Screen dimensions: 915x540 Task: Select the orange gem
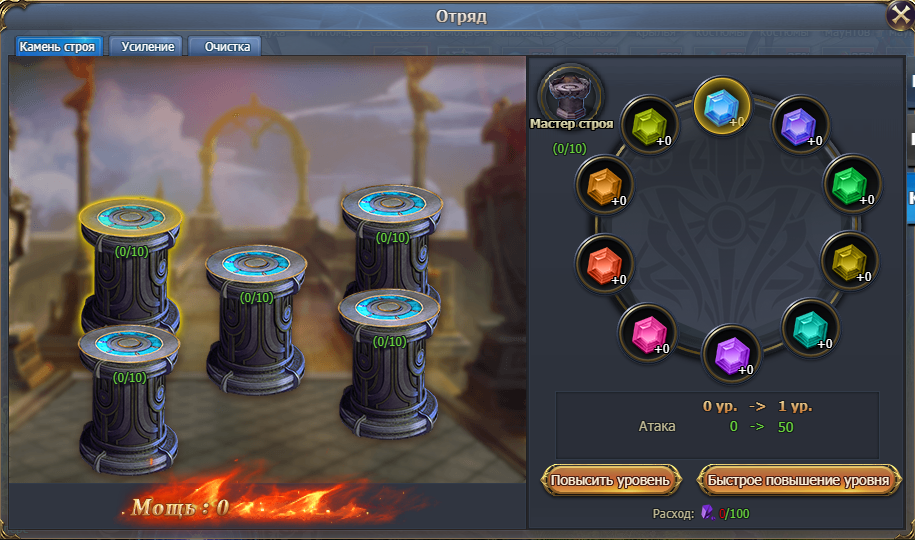coord(603,185)
